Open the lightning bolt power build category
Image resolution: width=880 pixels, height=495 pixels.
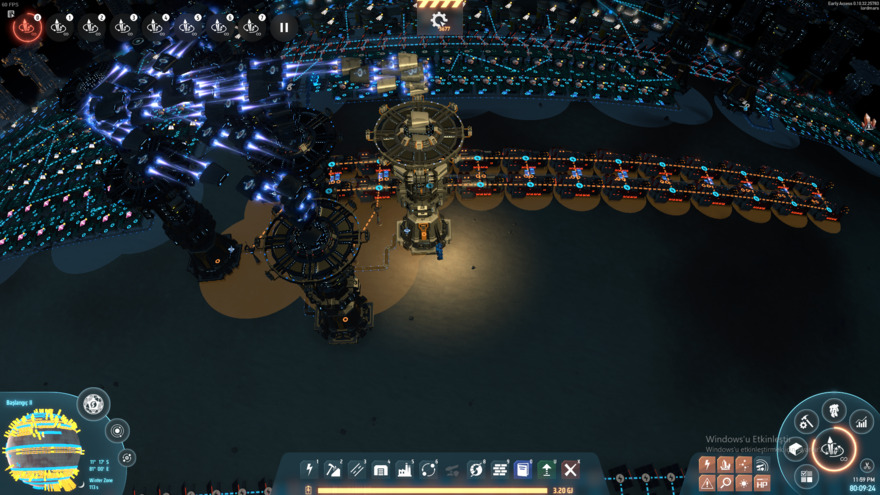310,469
